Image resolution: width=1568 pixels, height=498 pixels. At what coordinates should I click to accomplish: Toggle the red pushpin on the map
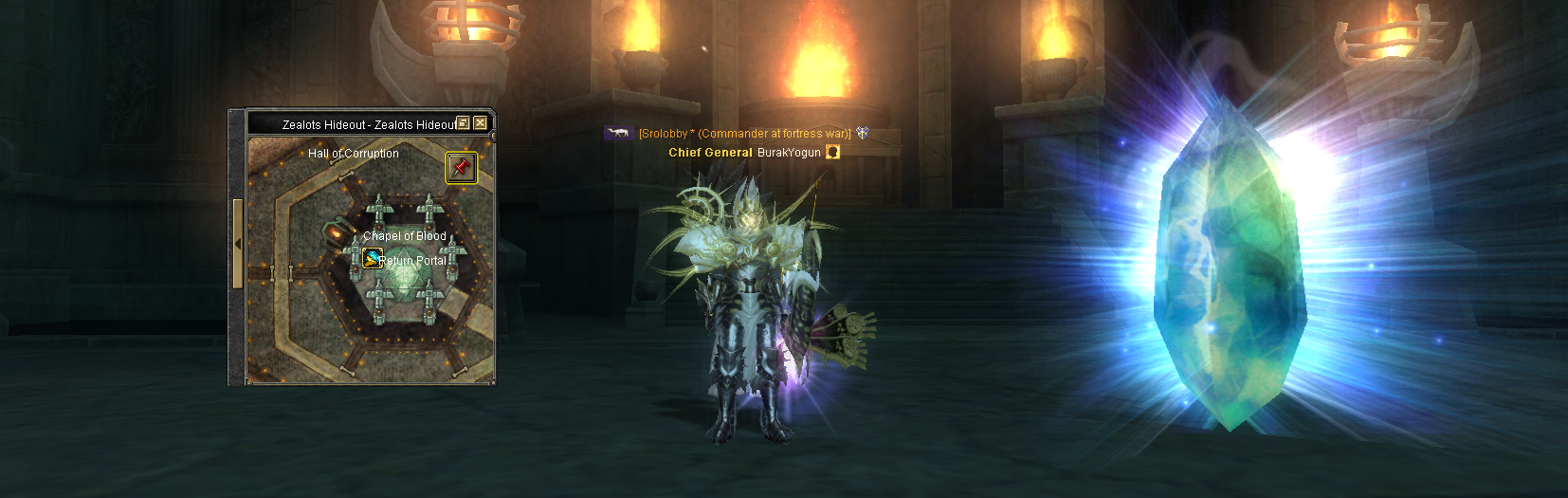(461, 168)
